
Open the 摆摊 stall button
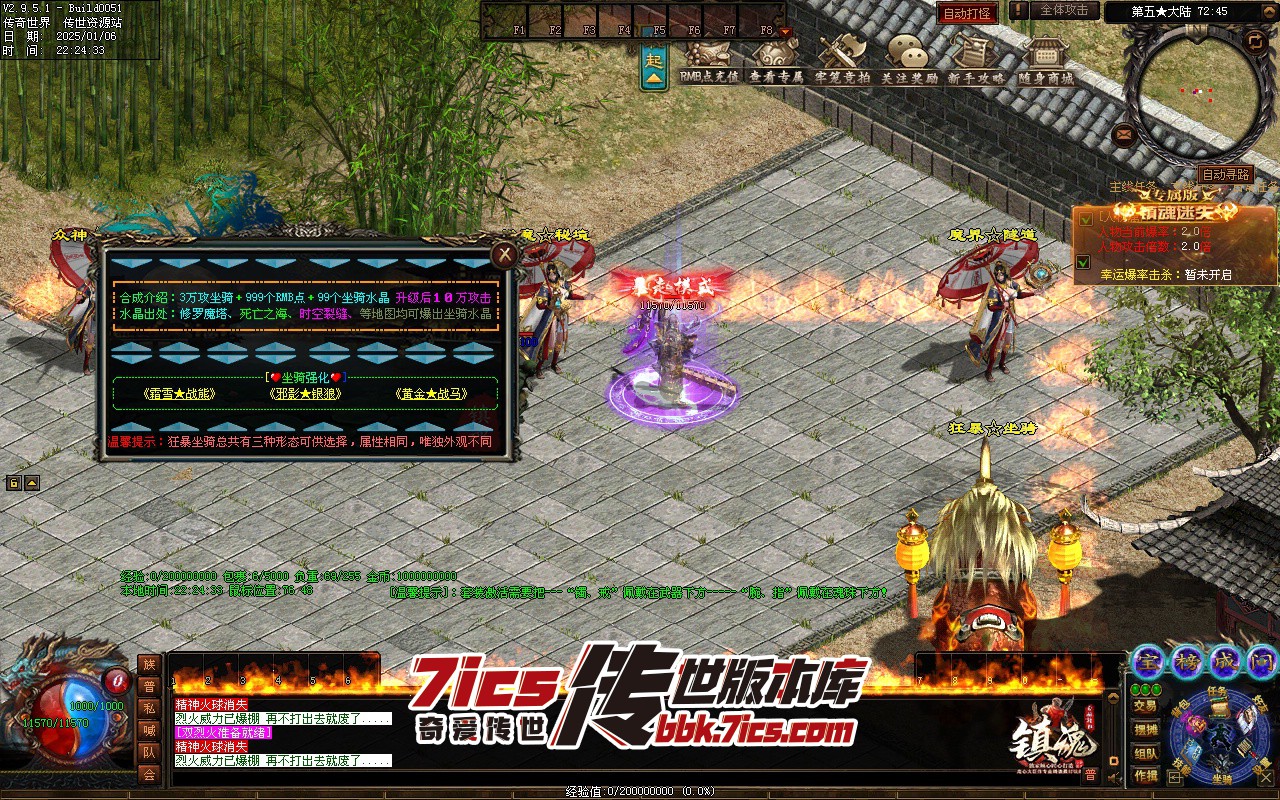point(1146,730)
